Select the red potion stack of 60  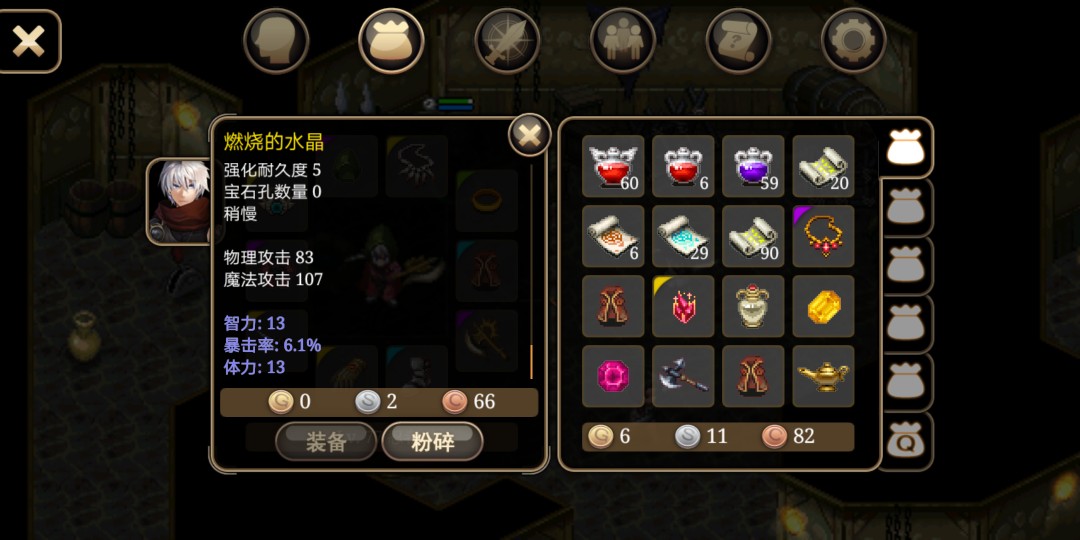[x=613, y=166]
